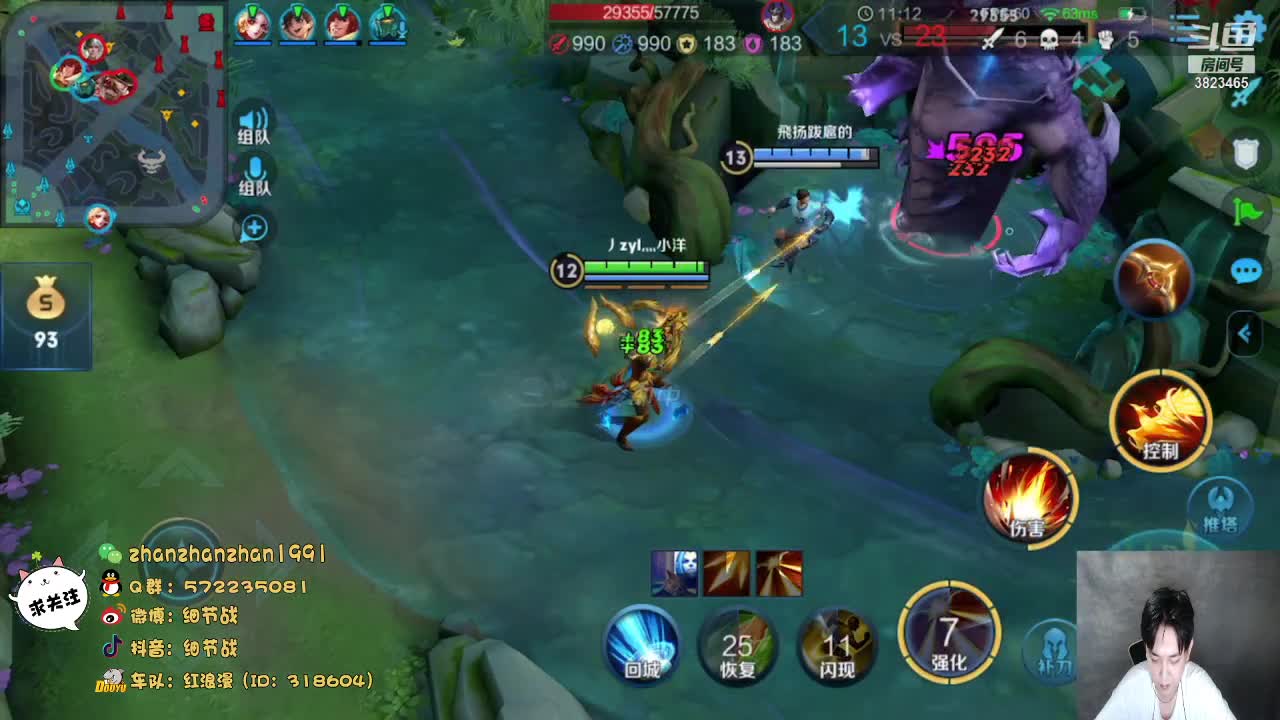Open the quick chat bubble

pyautogui.click(x=1246, y=271)
